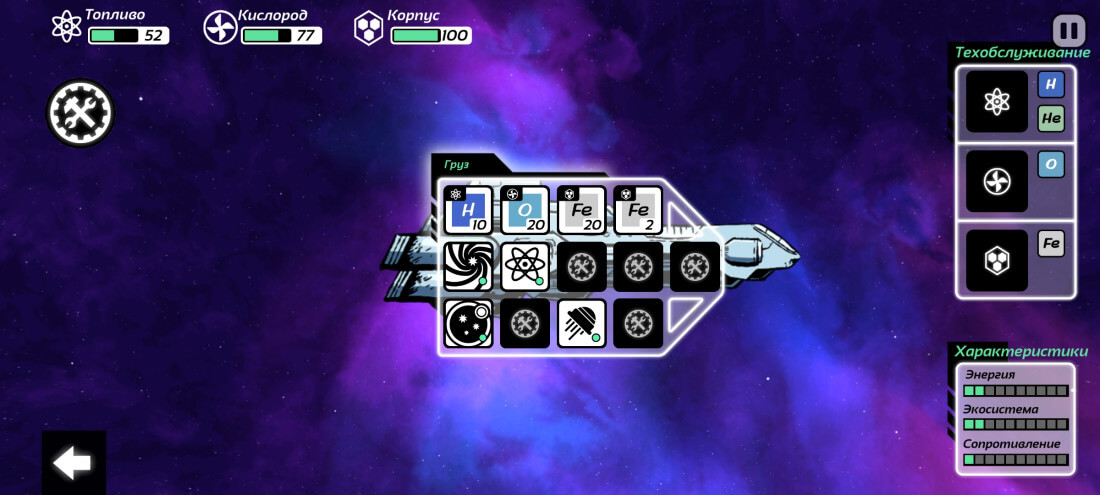Use iron Fe for hull repair
The image size is (1100, 495).
click(1051, 244)
